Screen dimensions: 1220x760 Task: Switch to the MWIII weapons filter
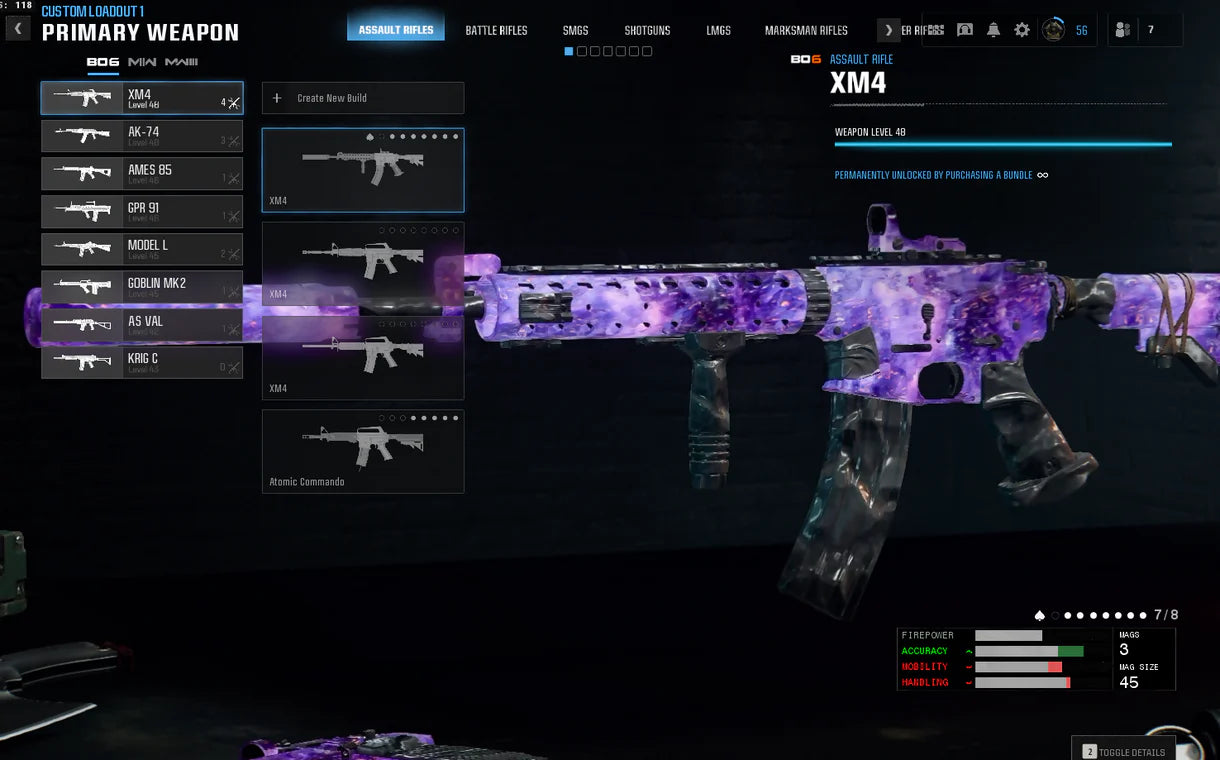coord(181,62)
